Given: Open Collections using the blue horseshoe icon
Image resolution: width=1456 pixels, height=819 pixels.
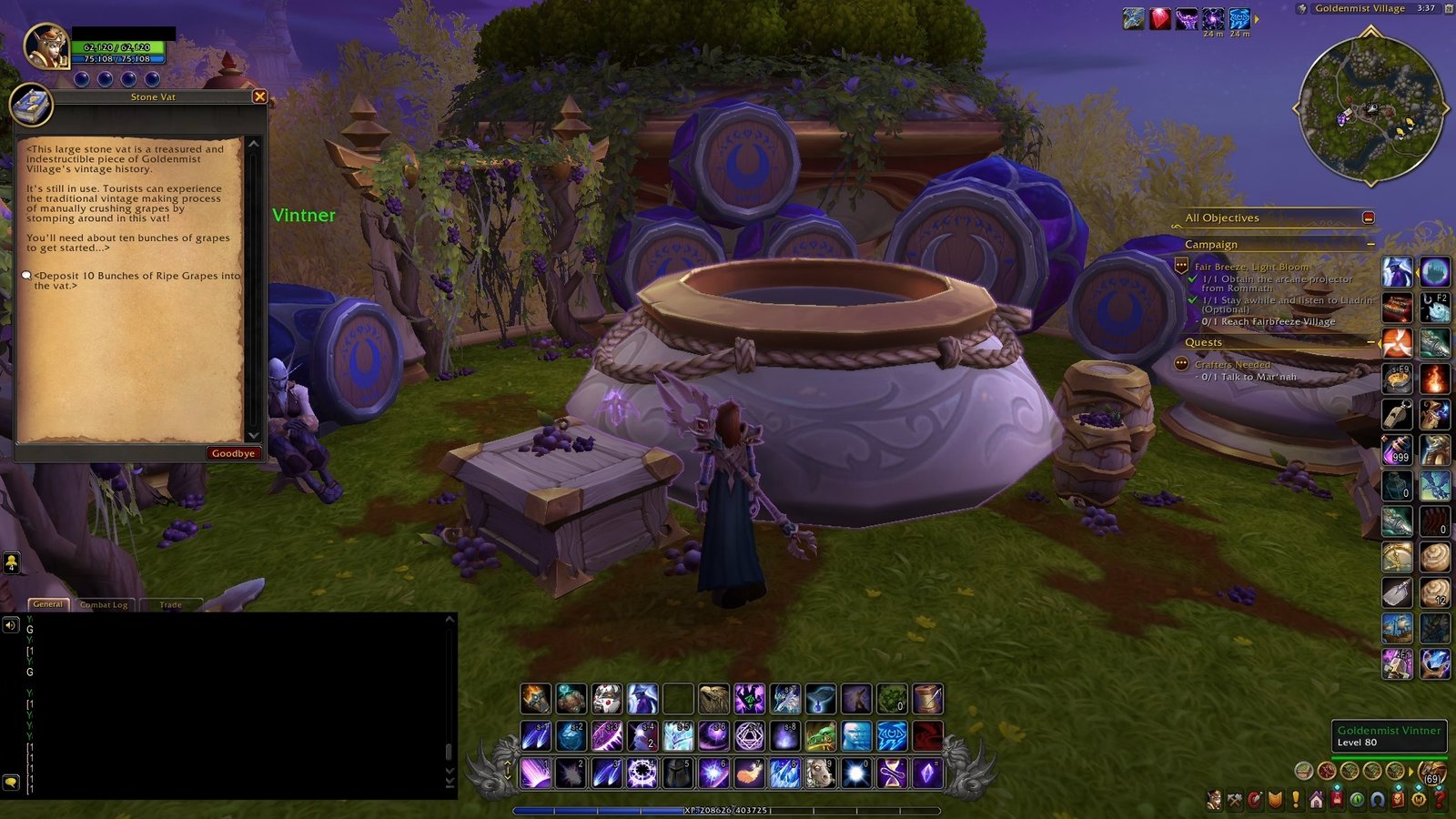Looking at the screenshot, I should tap(1378, 798).
